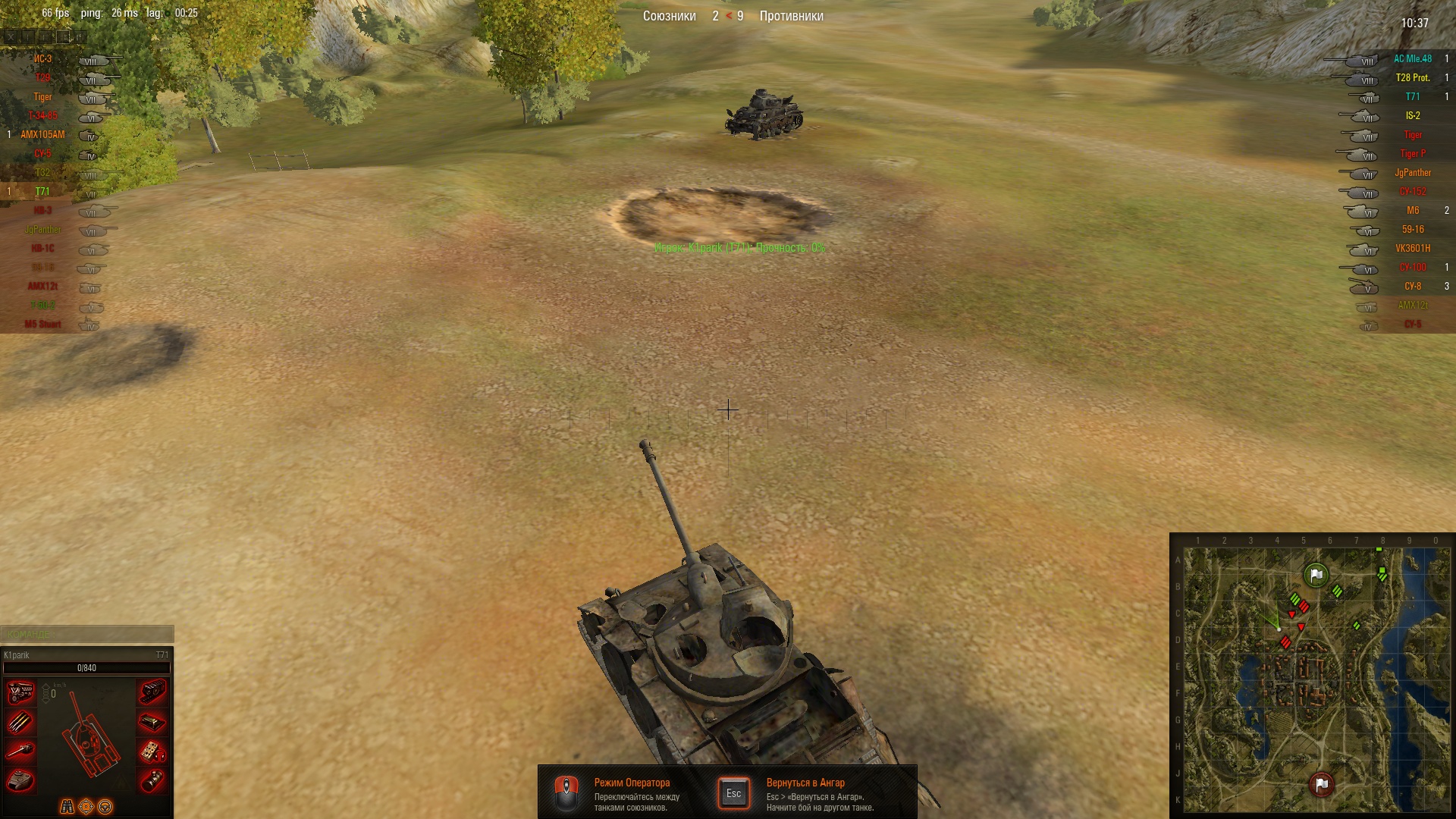Select ally AMX105AM in the team list
The image size is (1456, 819).
[x=42, y=135]
